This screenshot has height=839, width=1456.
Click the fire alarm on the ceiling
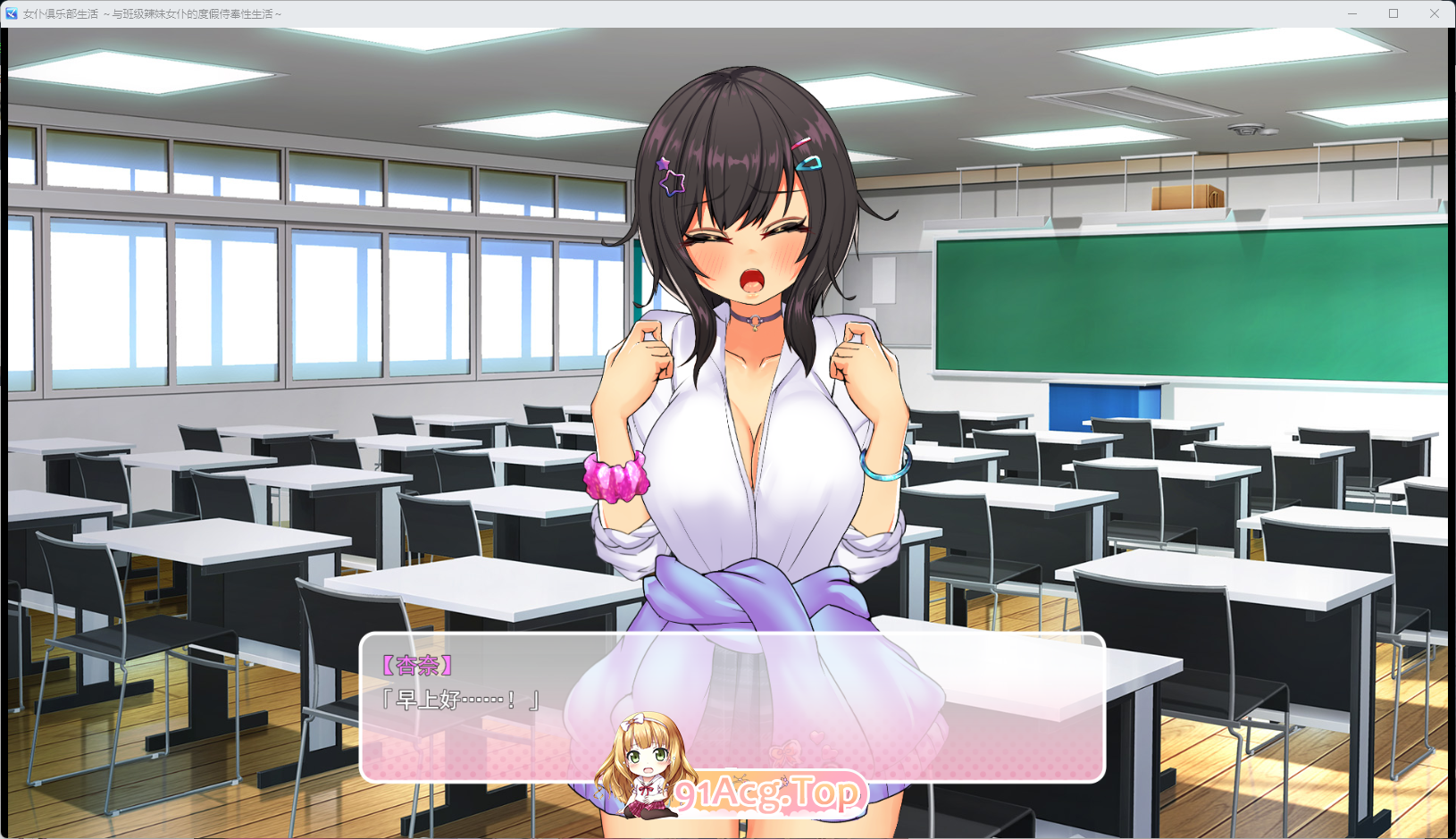[x=1246, y=130]
